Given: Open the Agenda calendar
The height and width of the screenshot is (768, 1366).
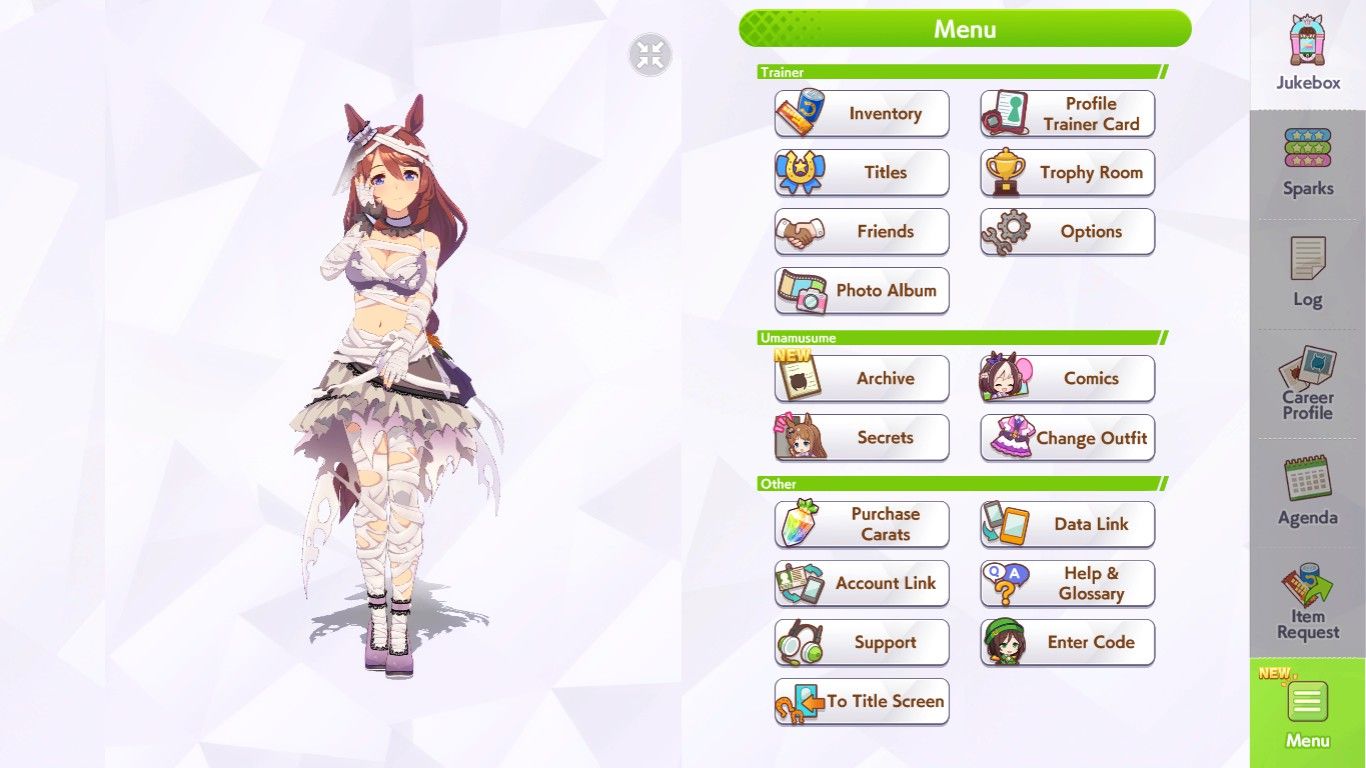Looking at the screenshot, I should 1307,492.
